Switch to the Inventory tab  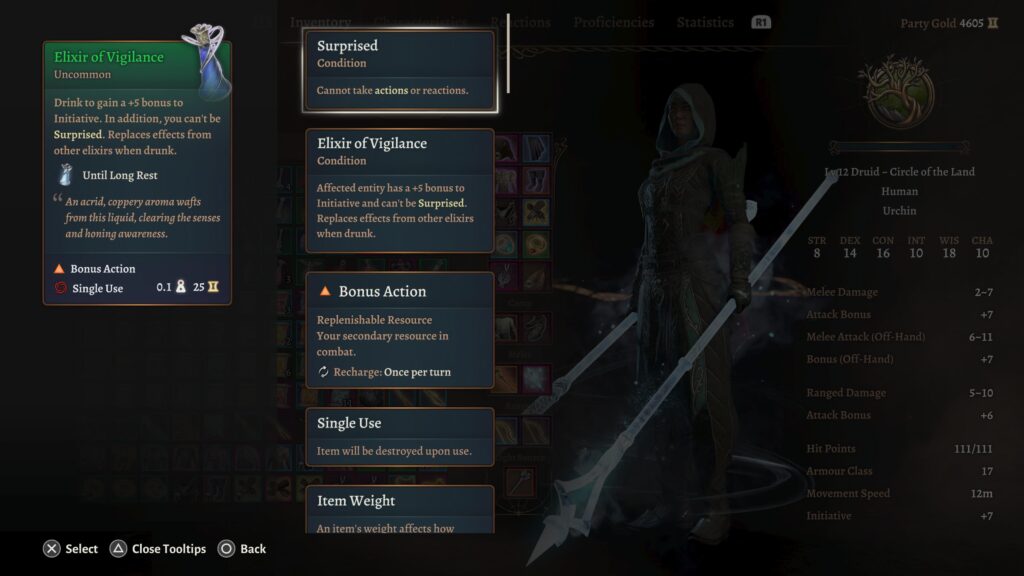coord(320,22)
